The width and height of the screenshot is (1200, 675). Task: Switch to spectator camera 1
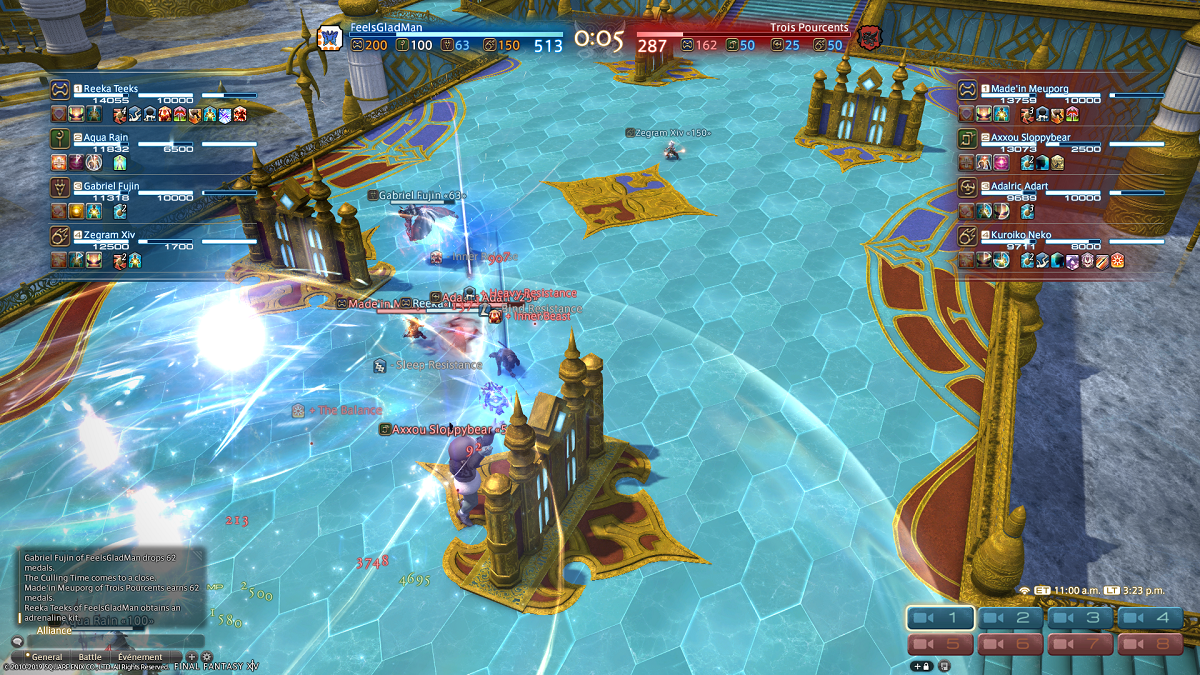tap(941, 618)
